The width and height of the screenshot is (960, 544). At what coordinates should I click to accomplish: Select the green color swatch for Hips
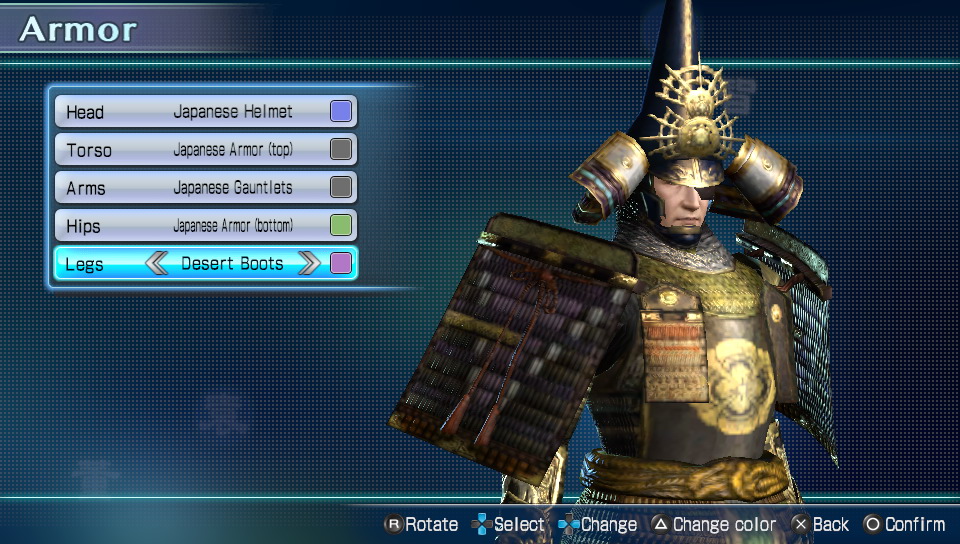point(341,226)
